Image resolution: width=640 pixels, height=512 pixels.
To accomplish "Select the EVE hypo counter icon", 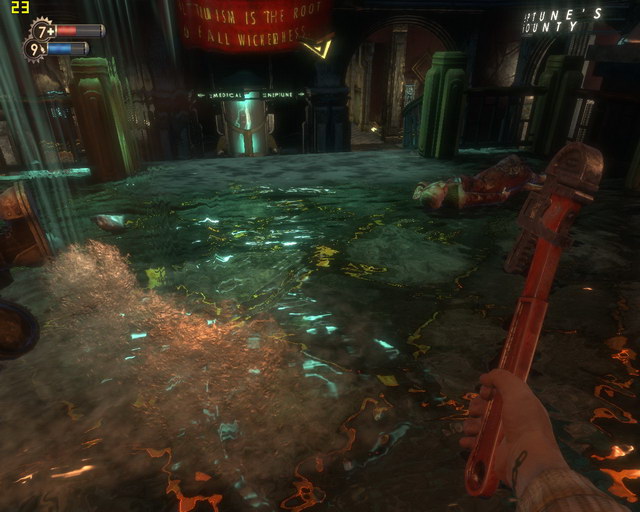I will tap(35, 48).
